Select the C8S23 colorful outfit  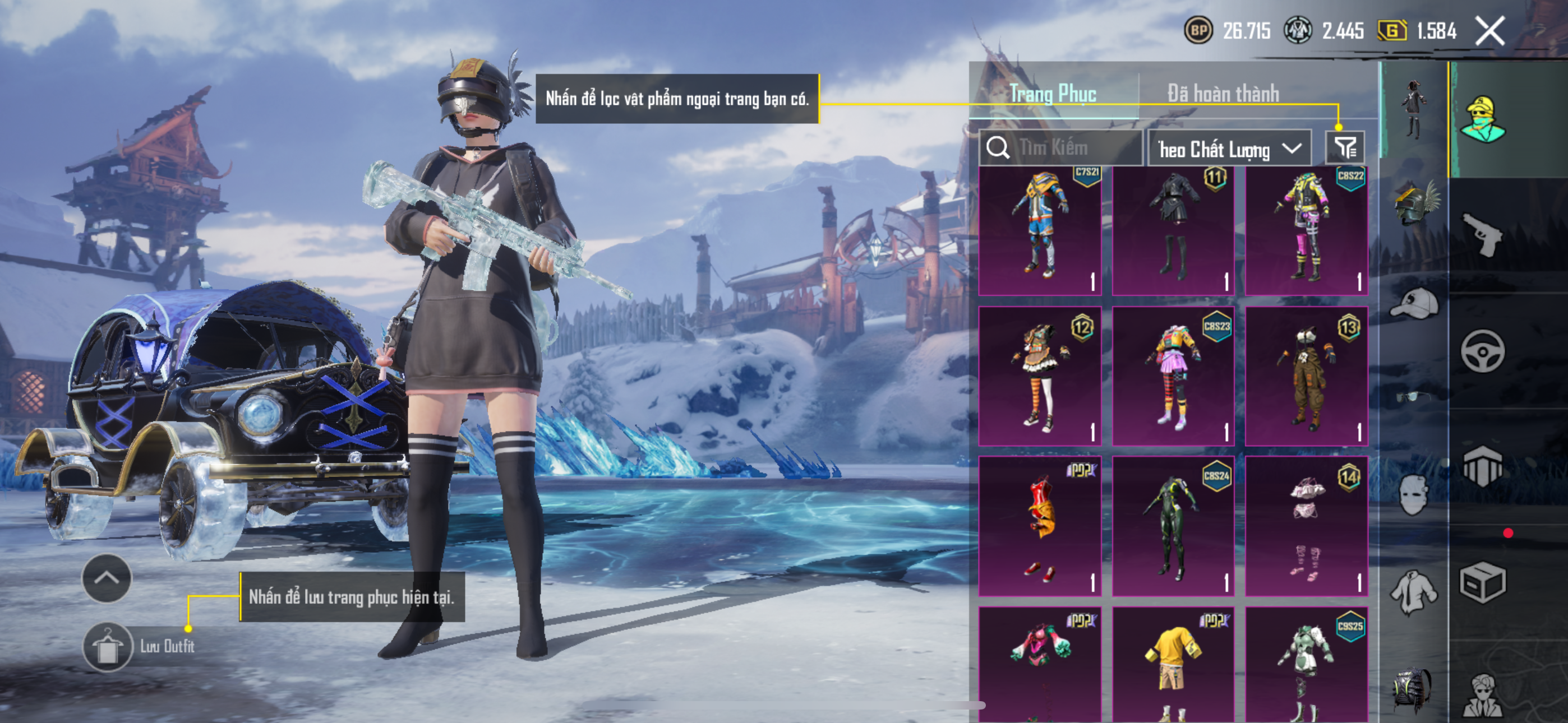click(x=1173, y=376)
